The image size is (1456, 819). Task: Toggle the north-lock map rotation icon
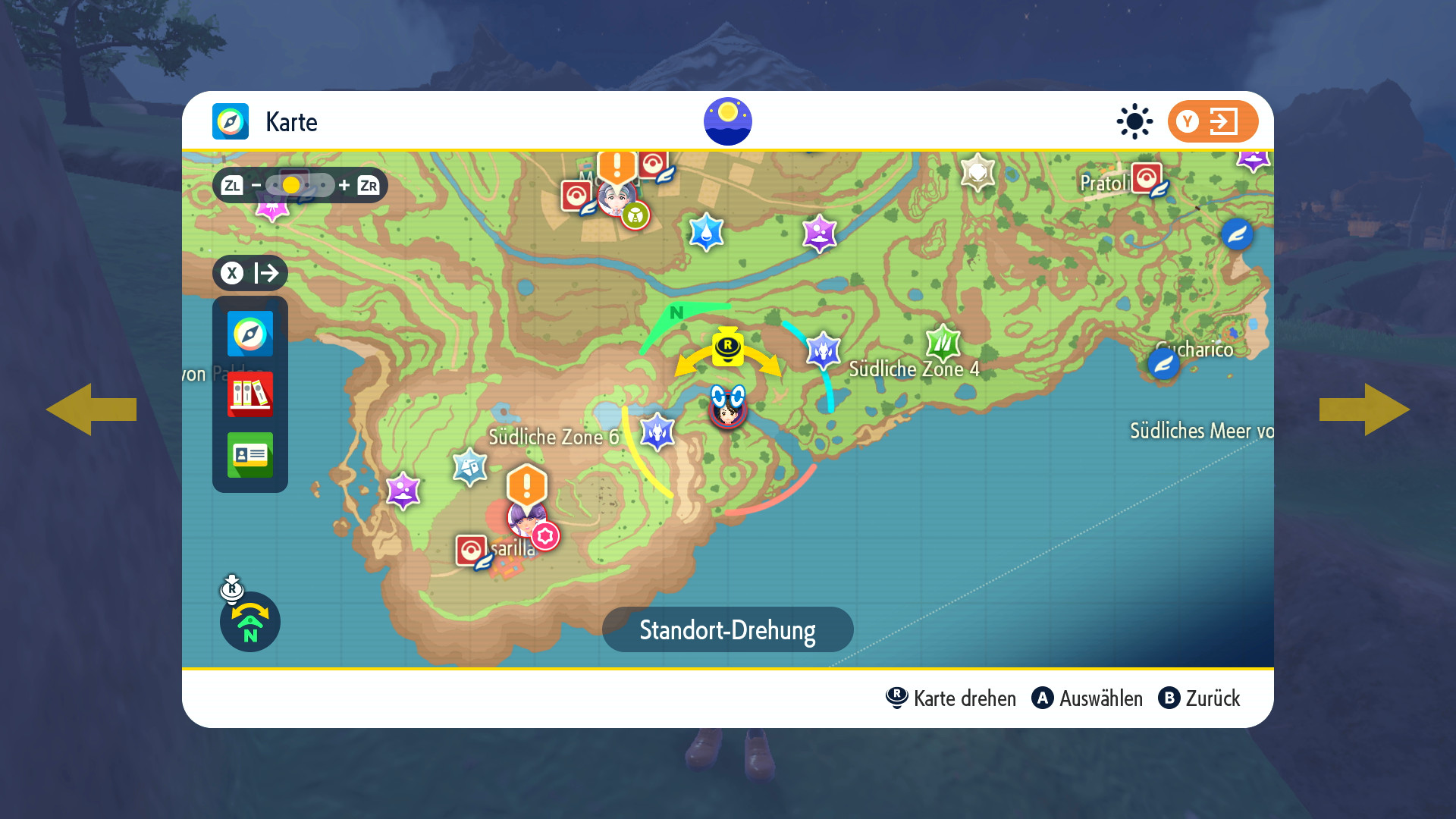pyautogui.click(x=250, y=622)
